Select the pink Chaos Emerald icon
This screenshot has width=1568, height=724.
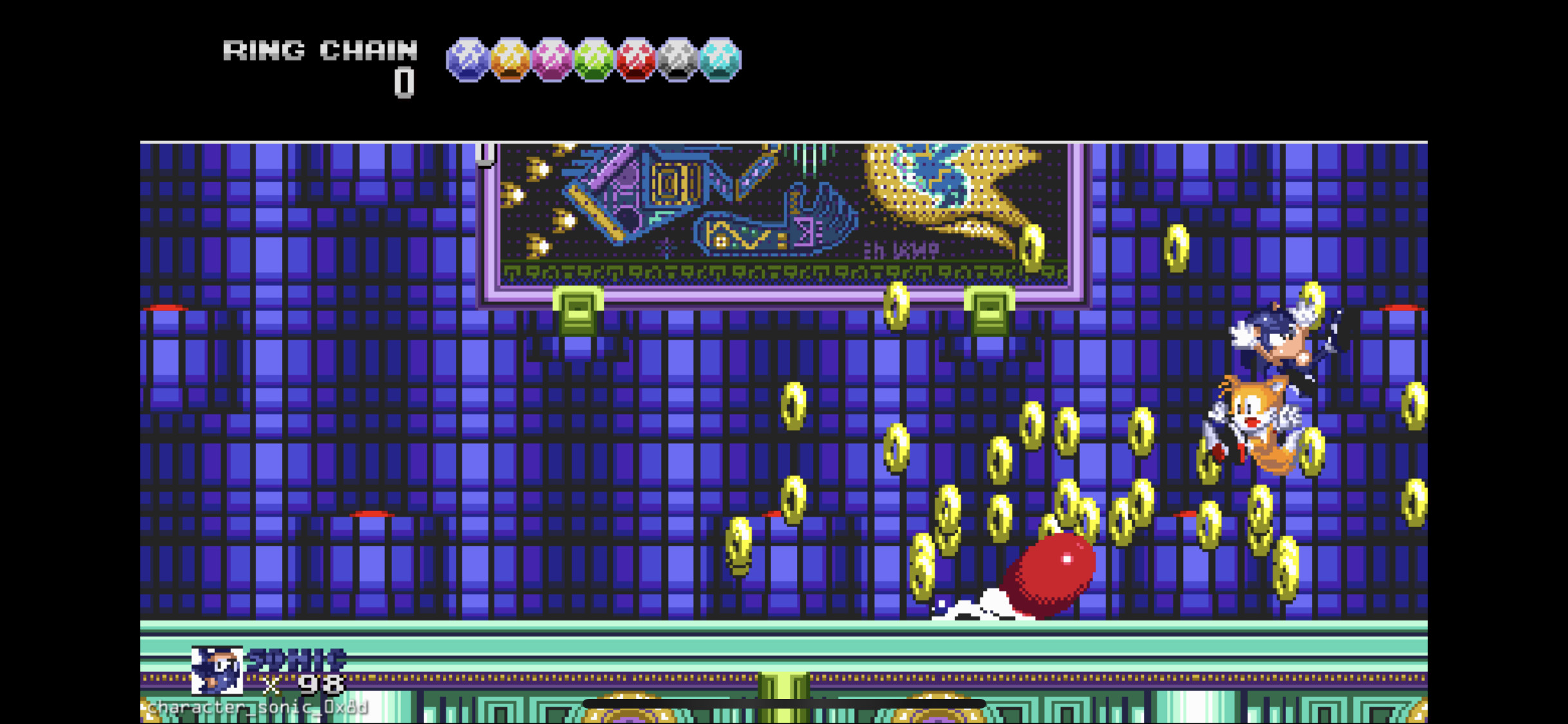[551, 61]
